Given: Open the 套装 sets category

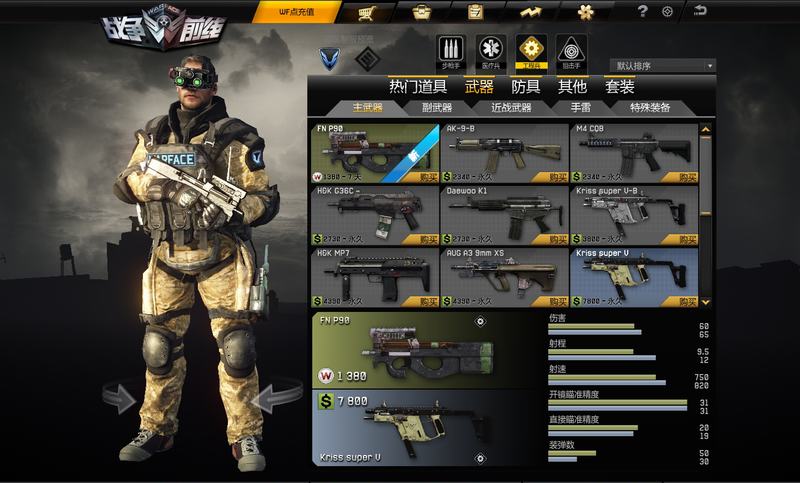Looking at the screenshot, I should point(619,87).
